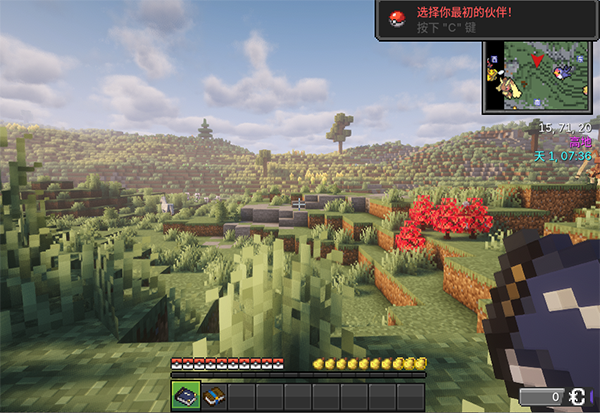The height and width of the screenshot is (413, 600).
Task: Click the choose-your-starter notification banner
Action: [x=486, y=20]
